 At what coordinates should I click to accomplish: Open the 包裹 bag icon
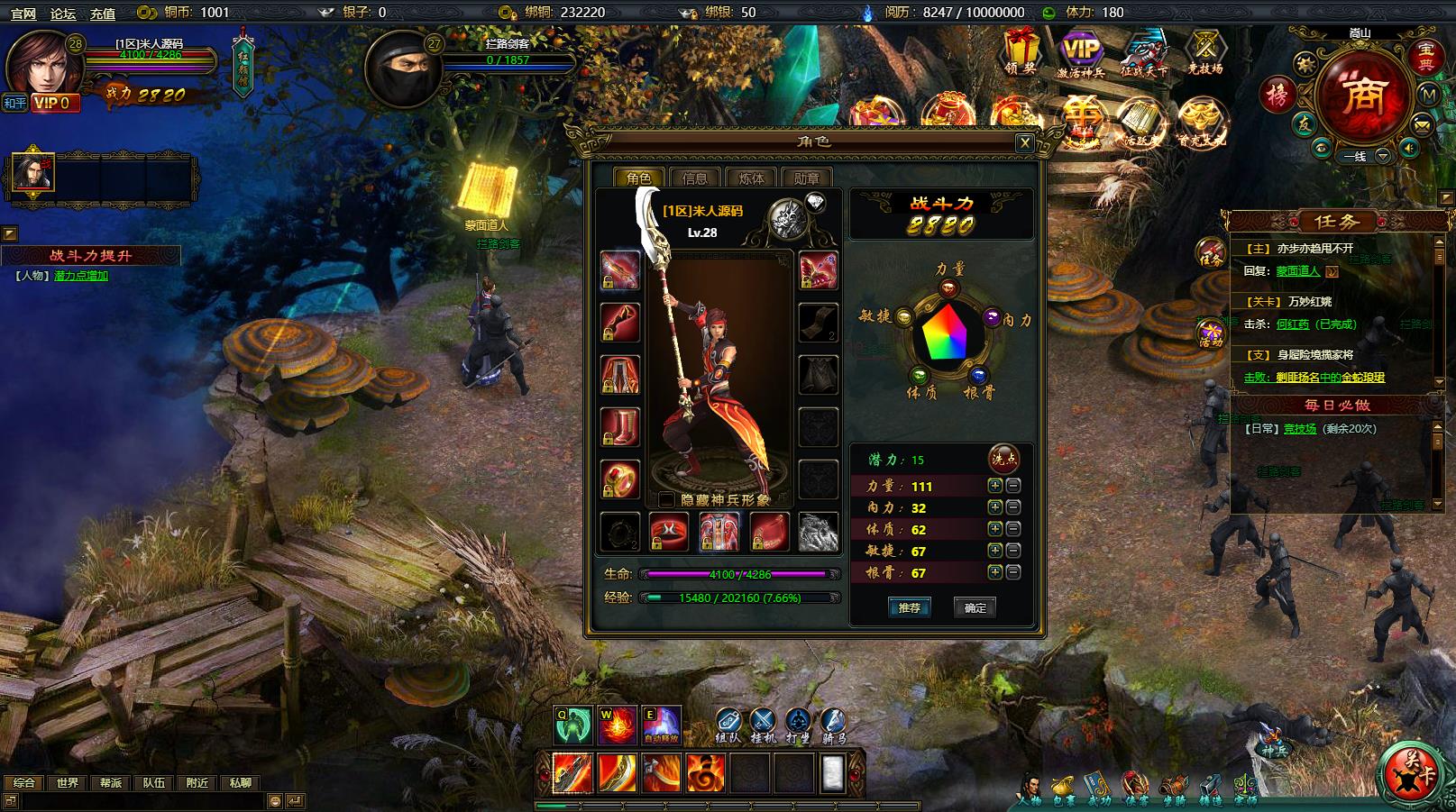click(1064, 788)
